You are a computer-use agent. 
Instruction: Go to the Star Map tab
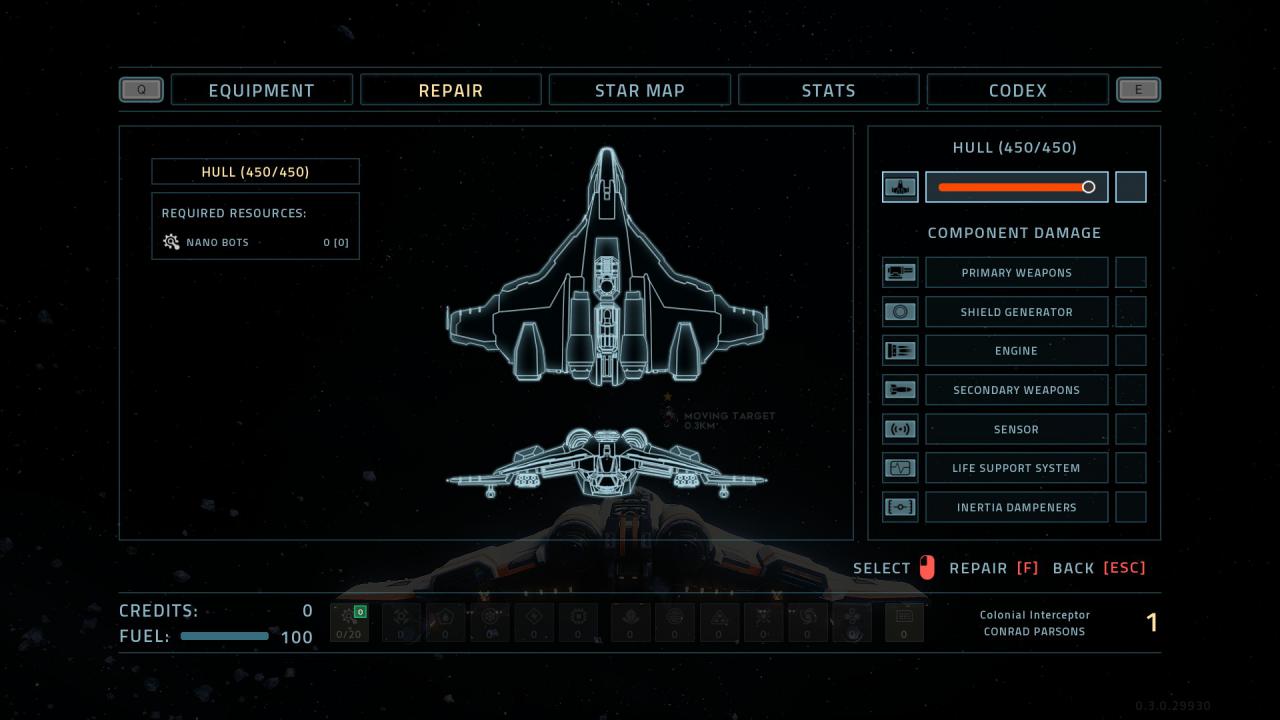click(x=639, y=90)
